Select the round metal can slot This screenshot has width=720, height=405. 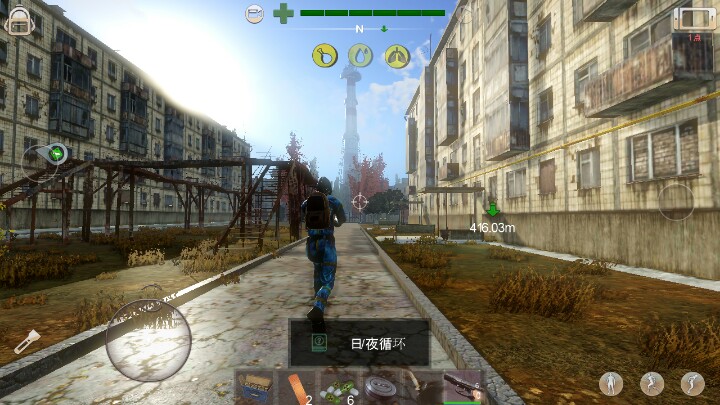[380, 387]
